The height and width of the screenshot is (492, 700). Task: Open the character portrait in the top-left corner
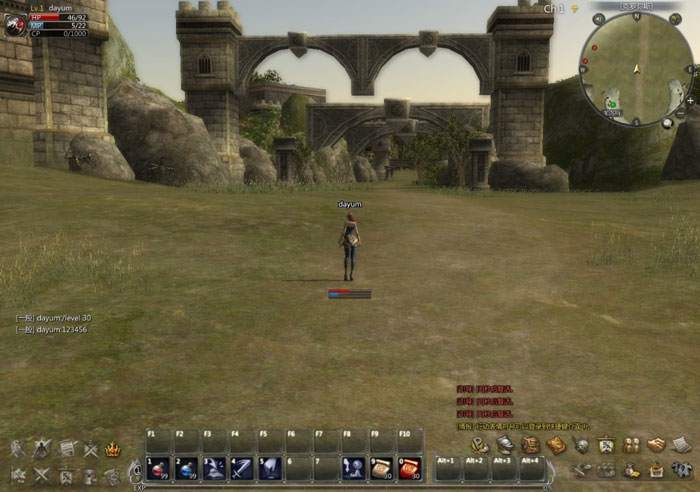(x=14, y=25)
